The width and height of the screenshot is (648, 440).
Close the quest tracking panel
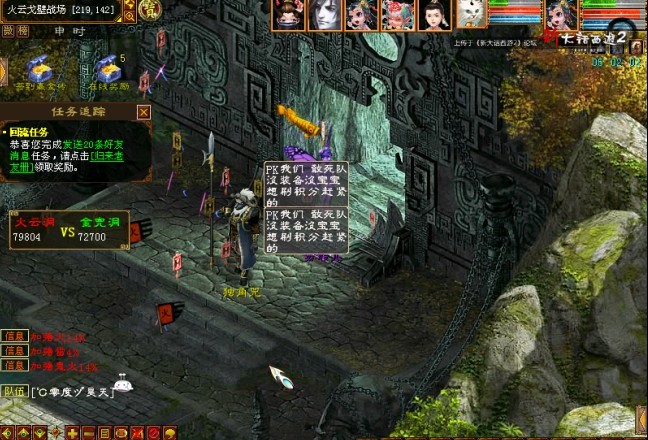[x=143, y=113]
